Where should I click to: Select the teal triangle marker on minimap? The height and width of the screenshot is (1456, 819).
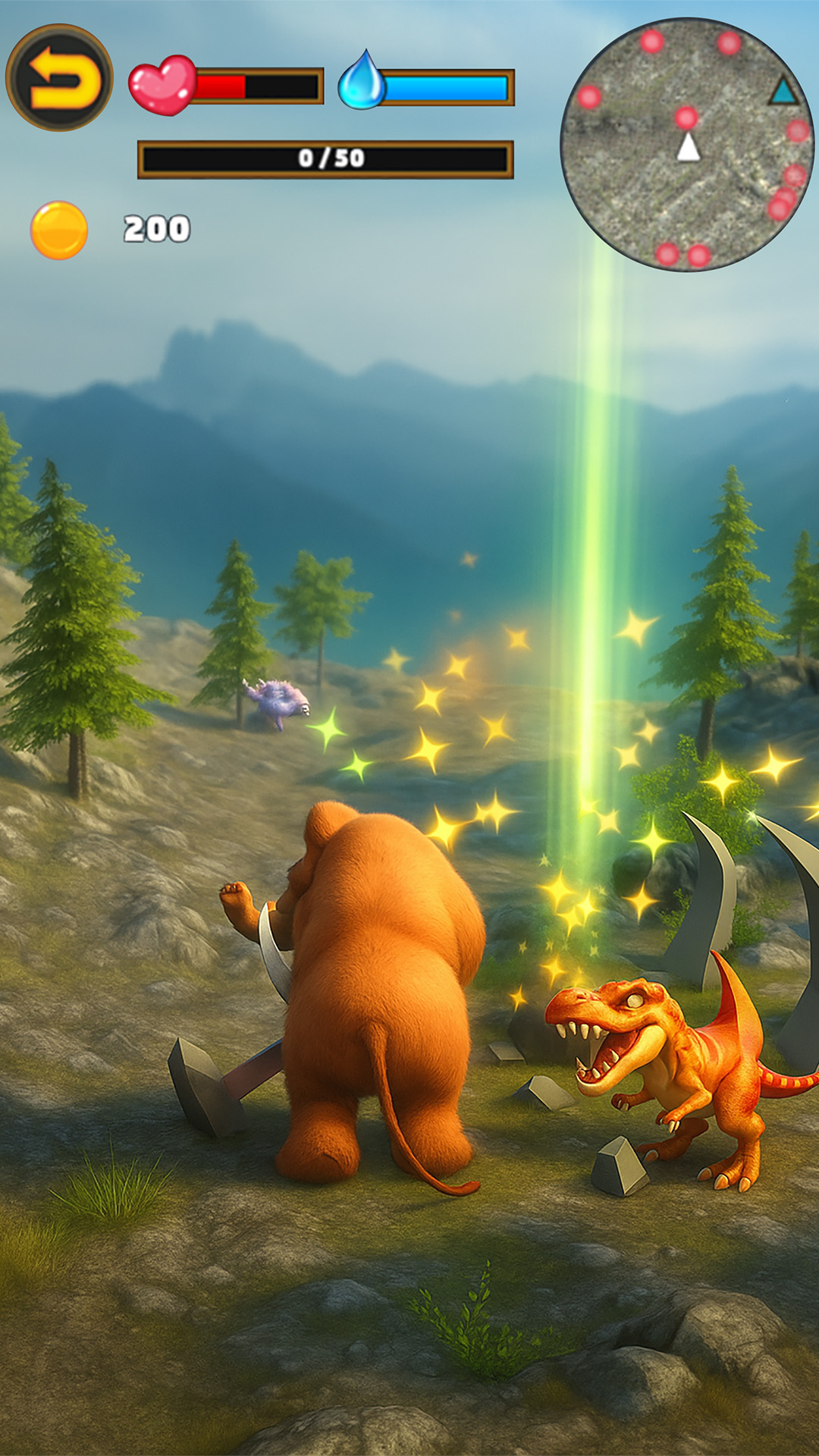click(783, 93)
